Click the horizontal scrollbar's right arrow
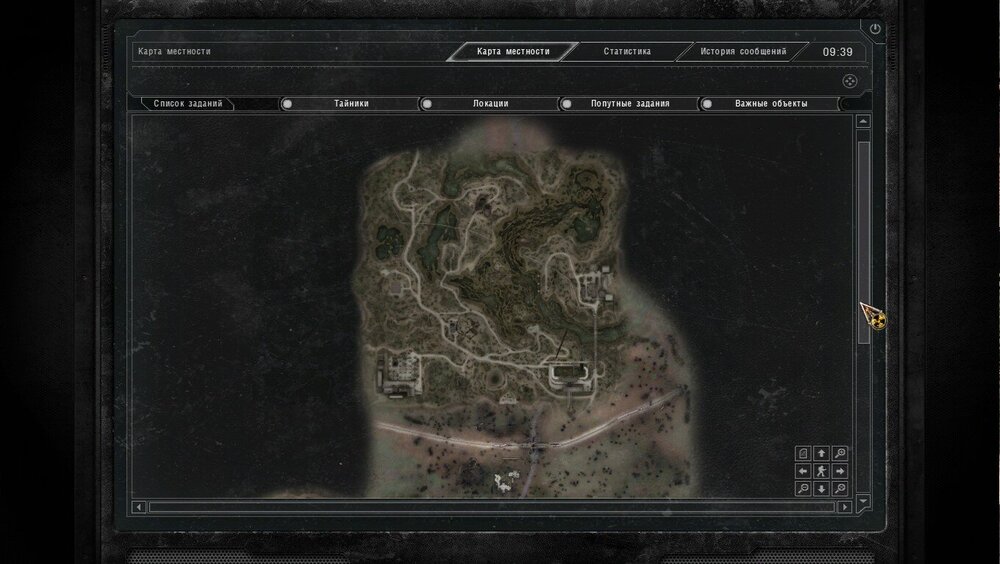The height and width of the screenshot is (564, 1000). pyautogui.click(x=845, y=507)
